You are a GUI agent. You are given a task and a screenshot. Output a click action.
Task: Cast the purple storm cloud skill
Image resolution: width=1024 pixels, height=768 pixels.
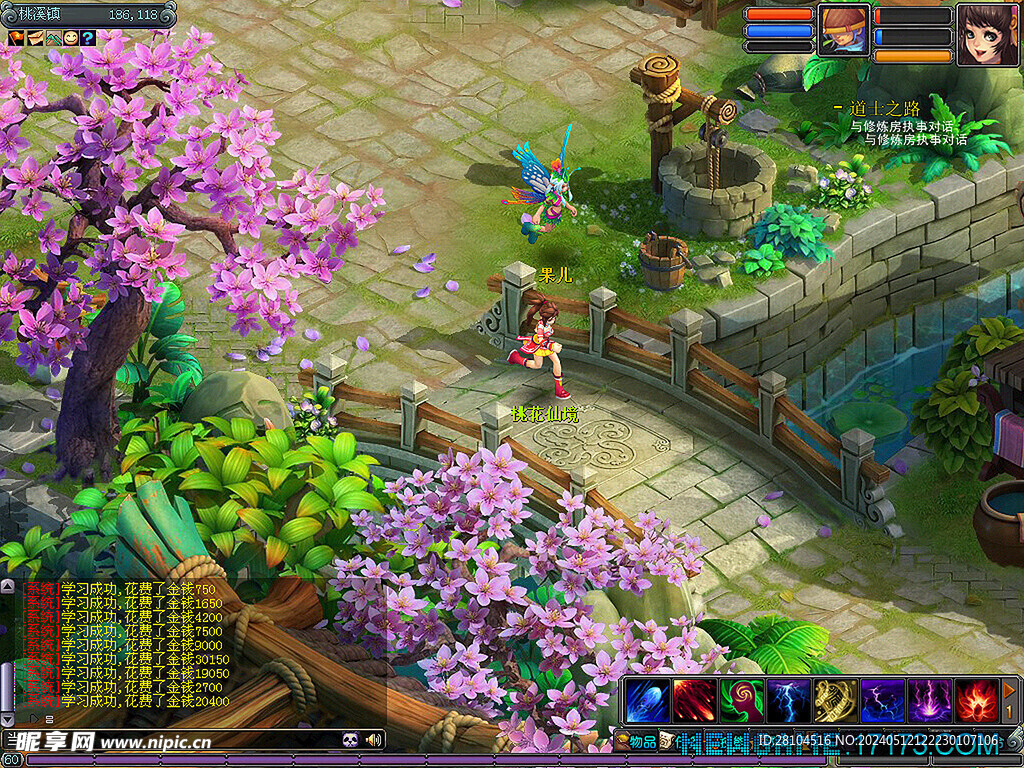pos(882,700)
